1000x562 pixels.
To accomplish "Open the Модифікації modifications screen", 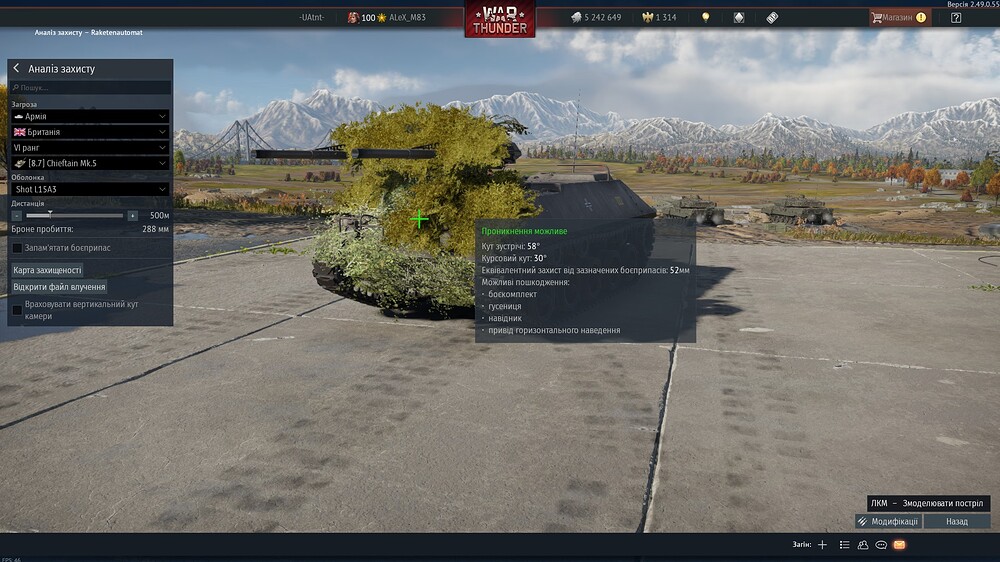I will pyautogui.click(x=888, y=521).
